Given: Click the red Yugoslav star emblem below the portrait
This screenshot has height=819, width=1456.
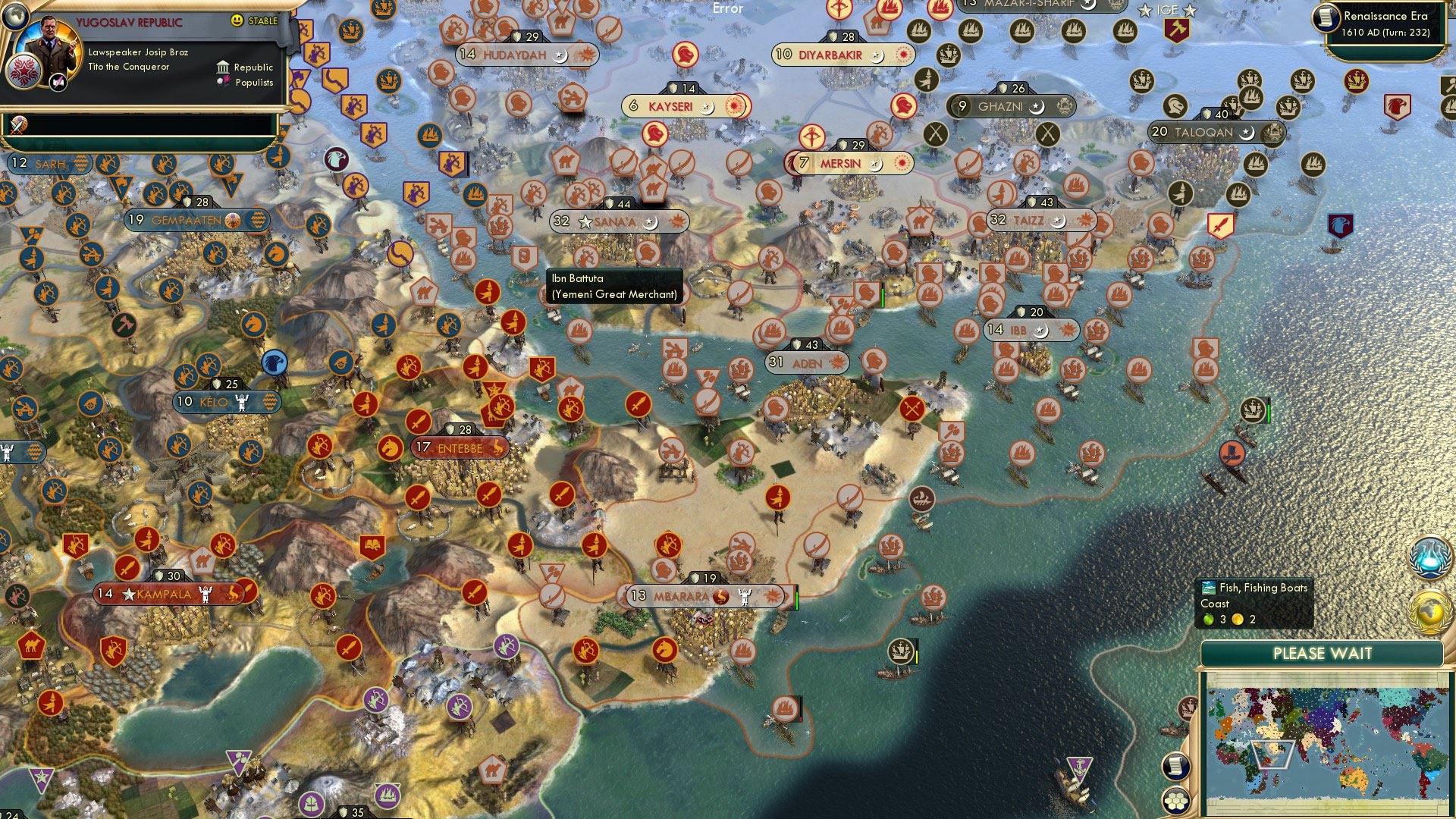Looking at the screenshot, I should 24,71.
